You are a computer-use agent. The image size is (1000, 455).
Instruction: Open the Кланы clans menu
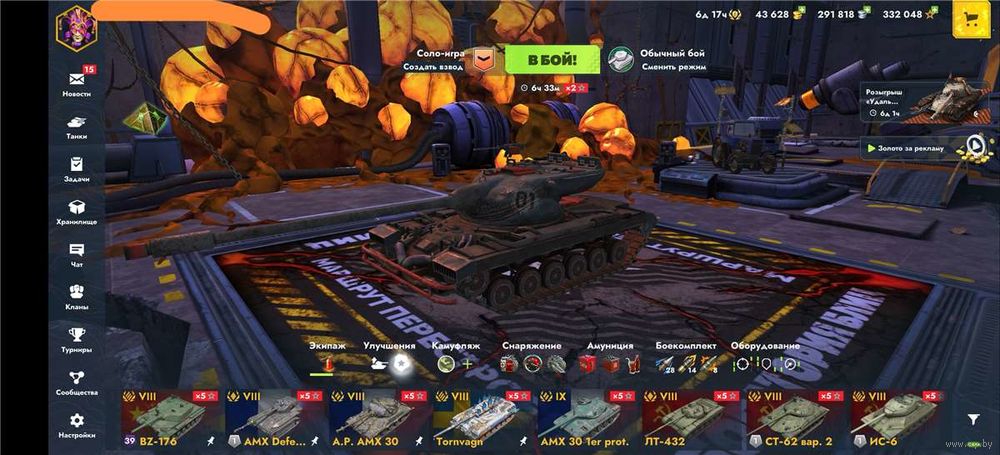click(76, 298)
